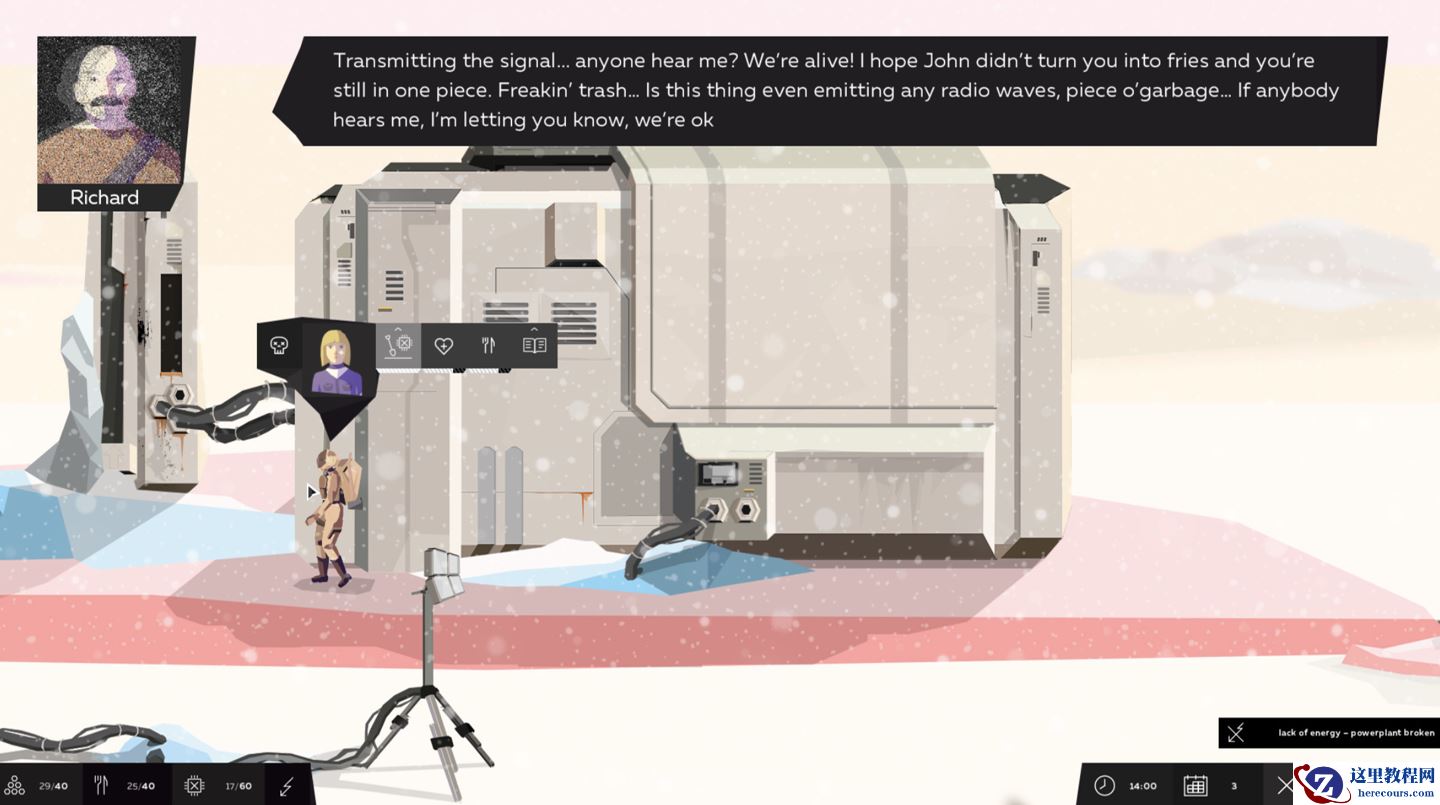The height and width of the screenshot is (805, 1440).
Task: Open the calendar day icon
Action: [1195, 785]
